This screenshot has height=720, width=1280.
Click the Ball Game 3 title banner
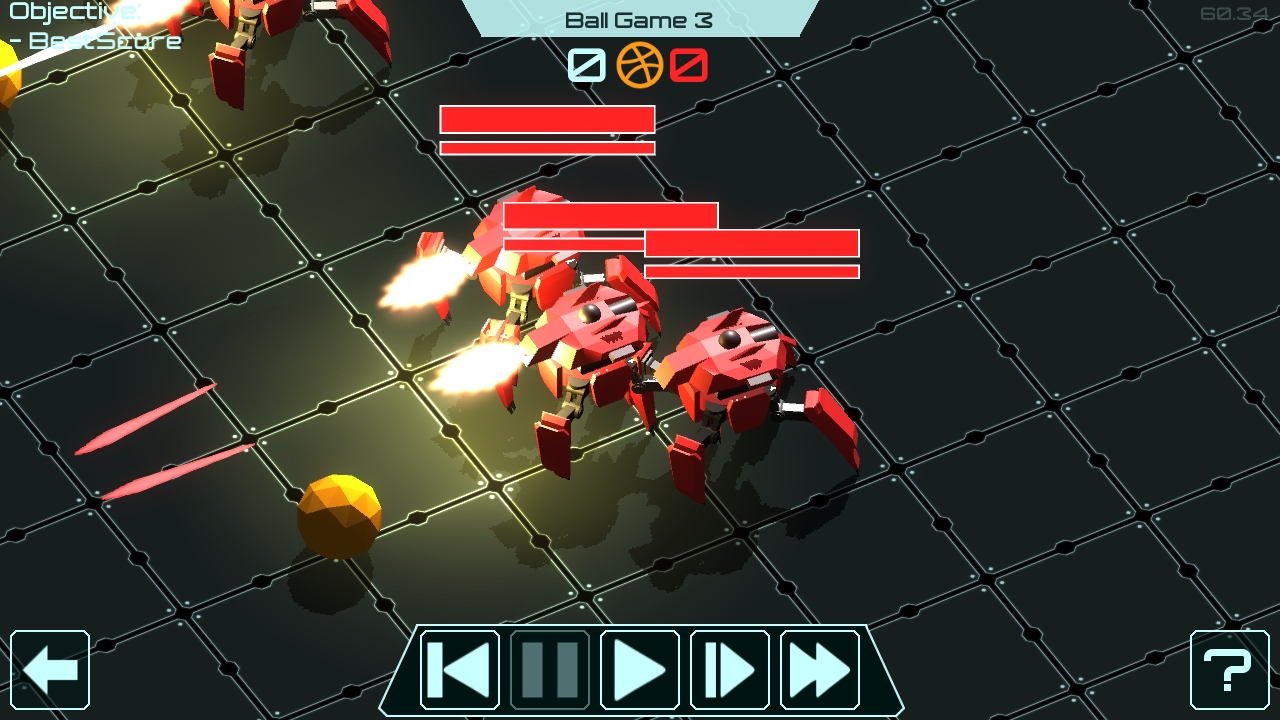coord(638,17)
